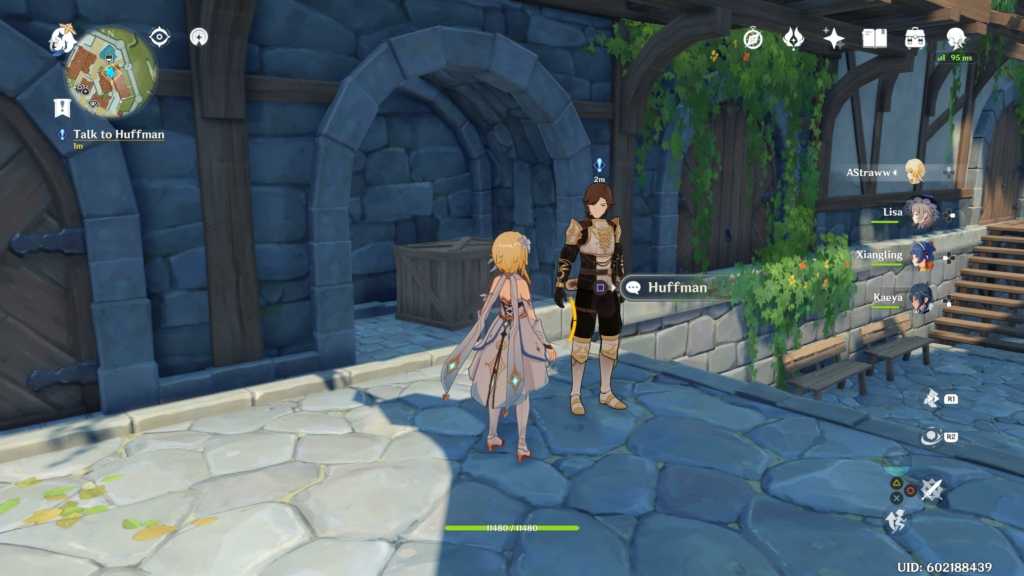Click the circular icon right of elemental sight
The height and width of the screenshot is (576, 1024).
[x=199, y=37]
